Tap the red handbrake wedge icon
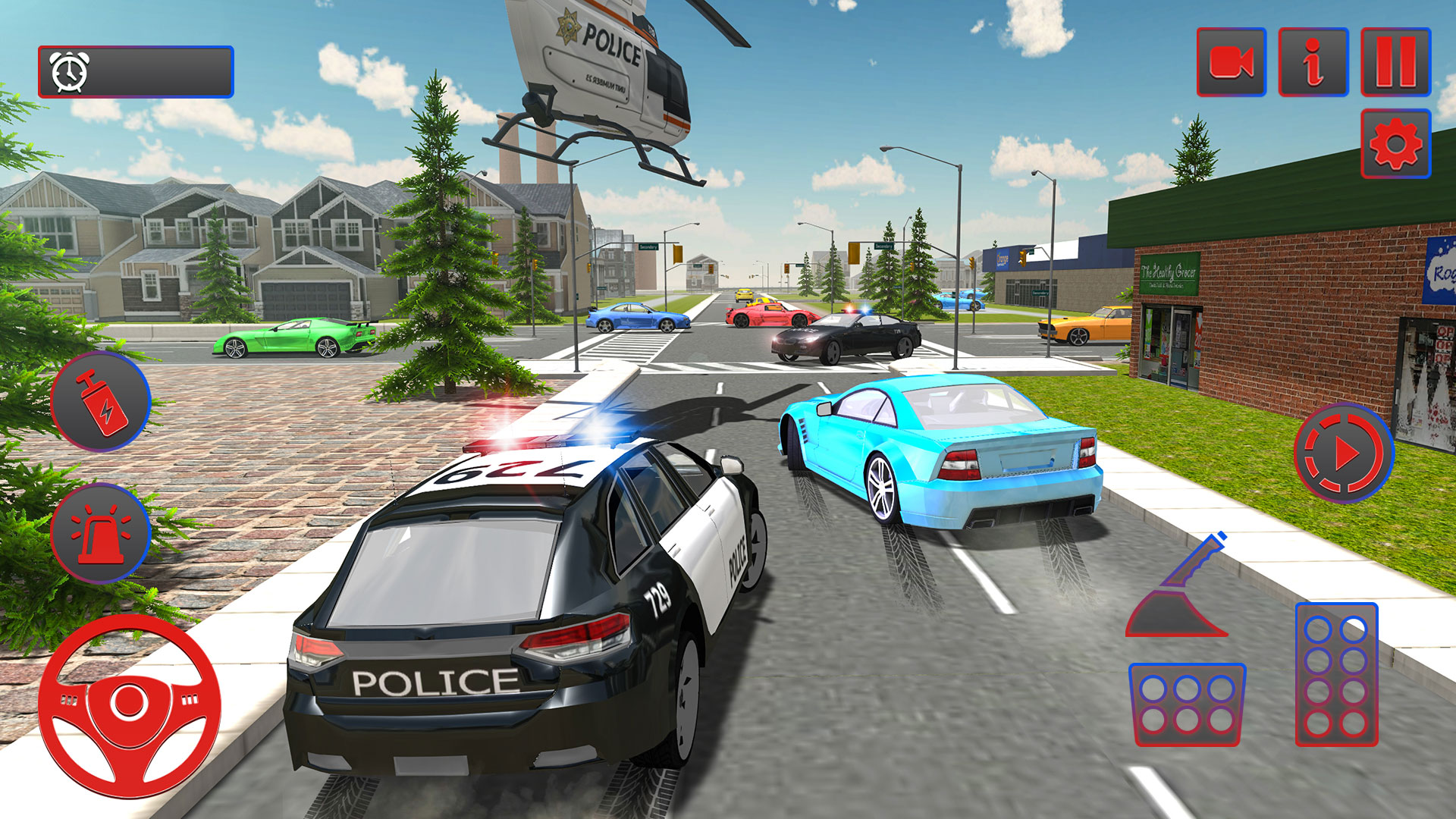Screen dimensions: 1456x819 [1172, 614]
